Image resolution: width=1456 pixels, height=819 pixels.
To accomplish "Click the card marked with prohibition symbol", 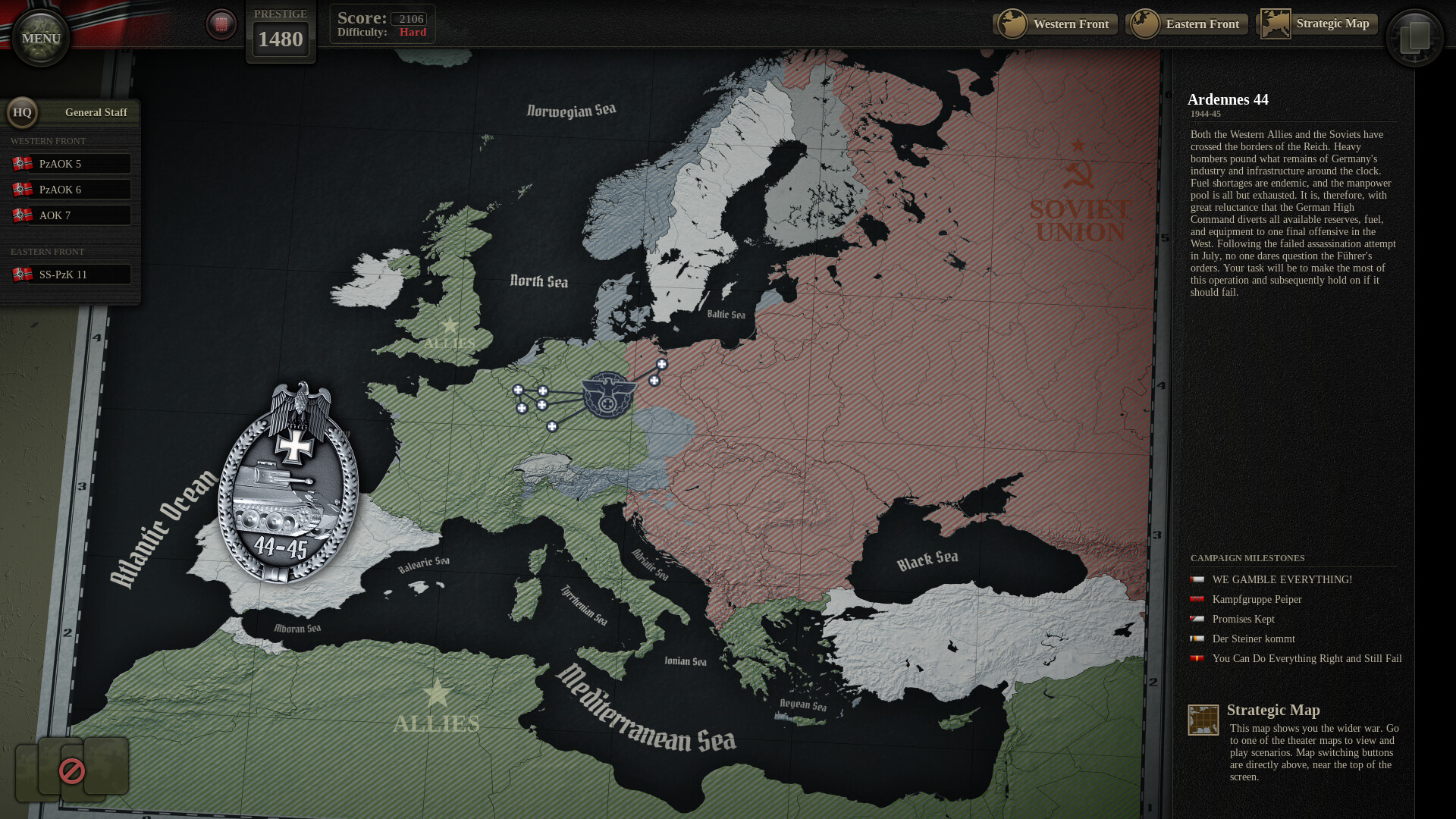I will tap(71, 770).
